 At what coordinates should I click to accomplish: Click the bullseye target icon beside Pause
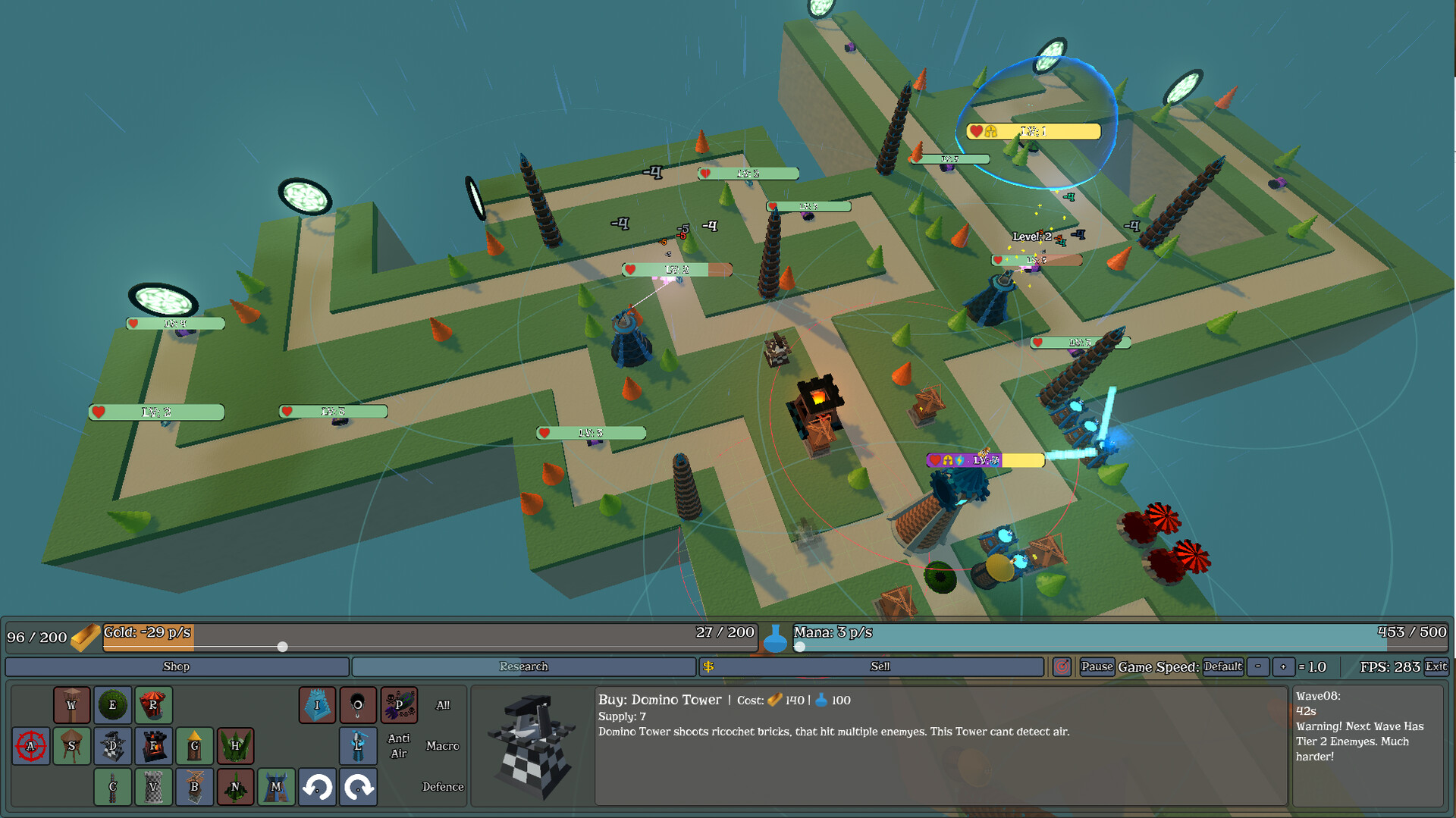(x=1062, y=667)
